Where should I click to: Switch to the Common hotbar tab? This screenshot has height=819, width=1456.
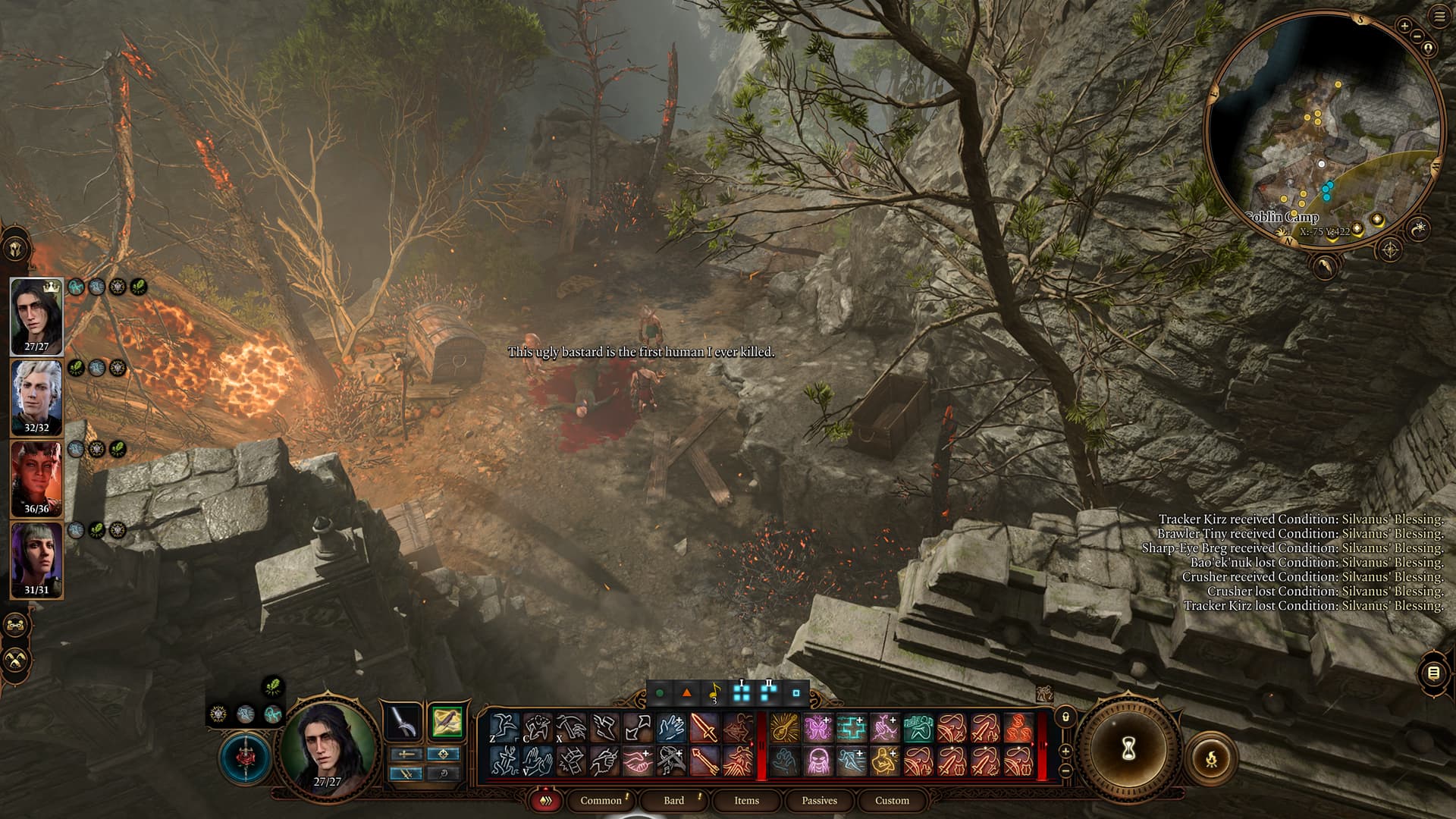tap(601, 800)
